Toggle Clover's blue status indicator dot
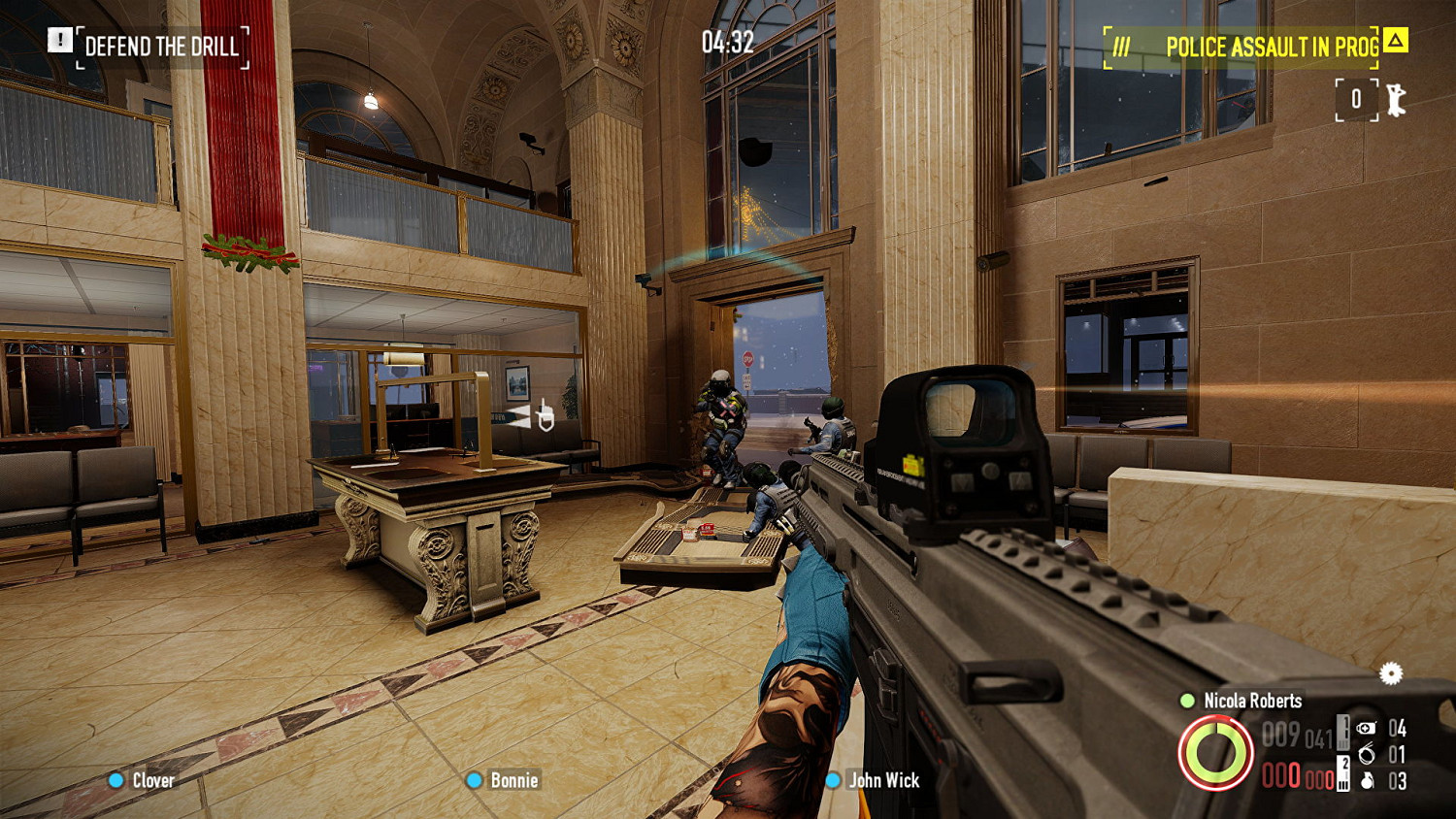Image resolution: width=1456 pixels, height=819 pixels. pyautogui.click(x=115, y=780)
